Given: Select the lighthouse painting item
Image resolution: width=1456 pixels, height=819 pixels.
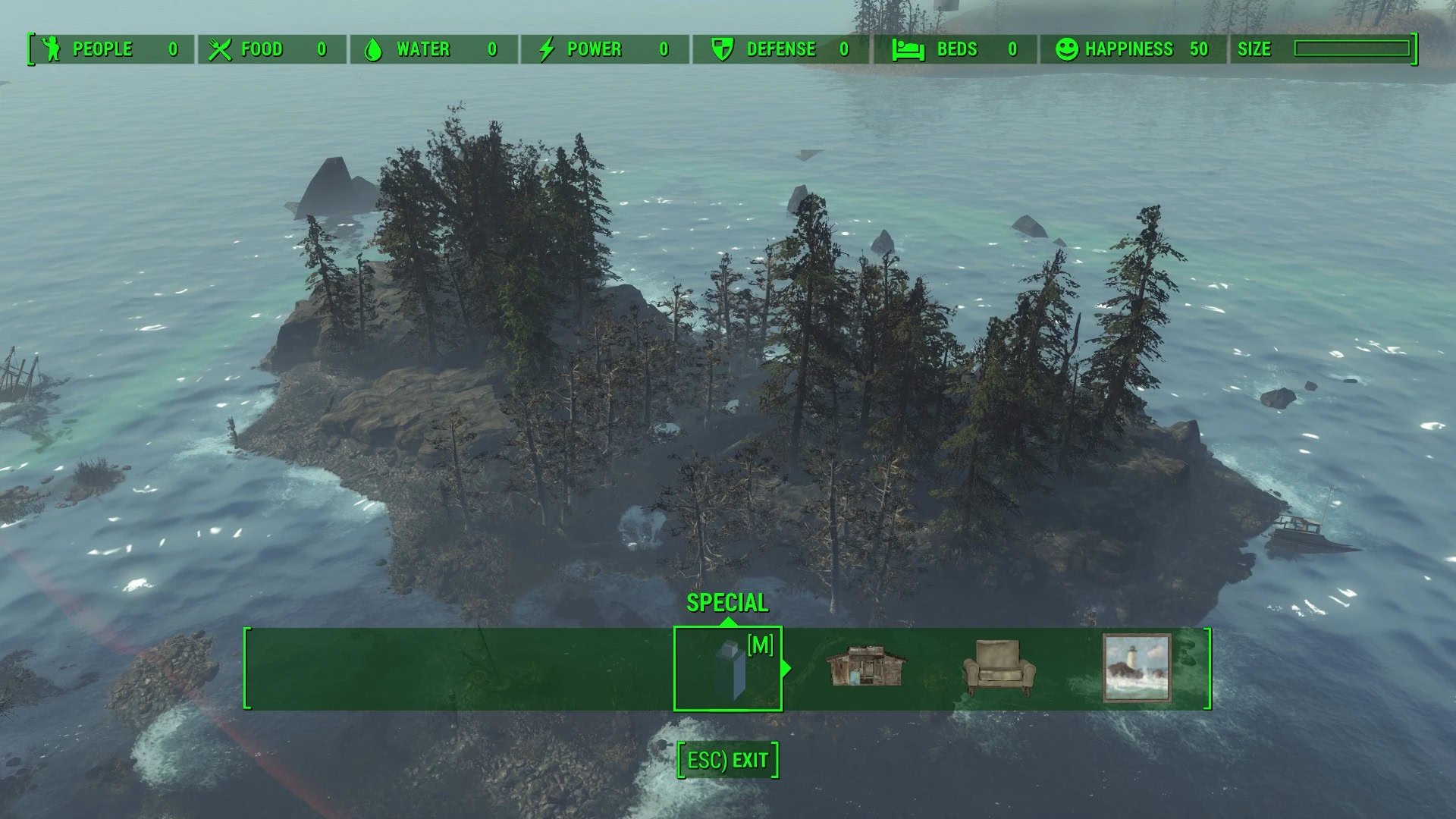Looking at the screenshot, I should 1136,668.
